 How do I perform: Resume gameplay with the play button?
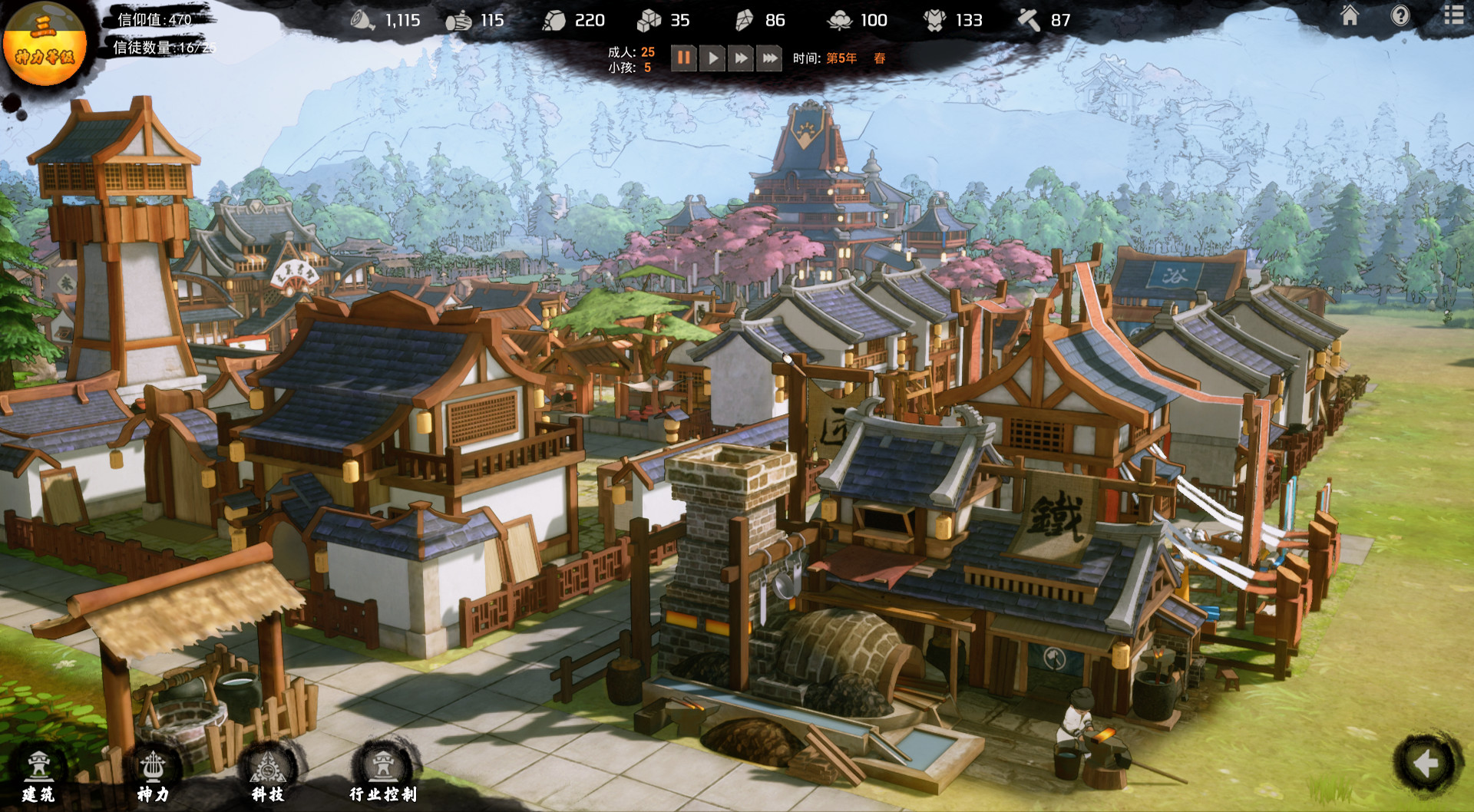(712, 57)
